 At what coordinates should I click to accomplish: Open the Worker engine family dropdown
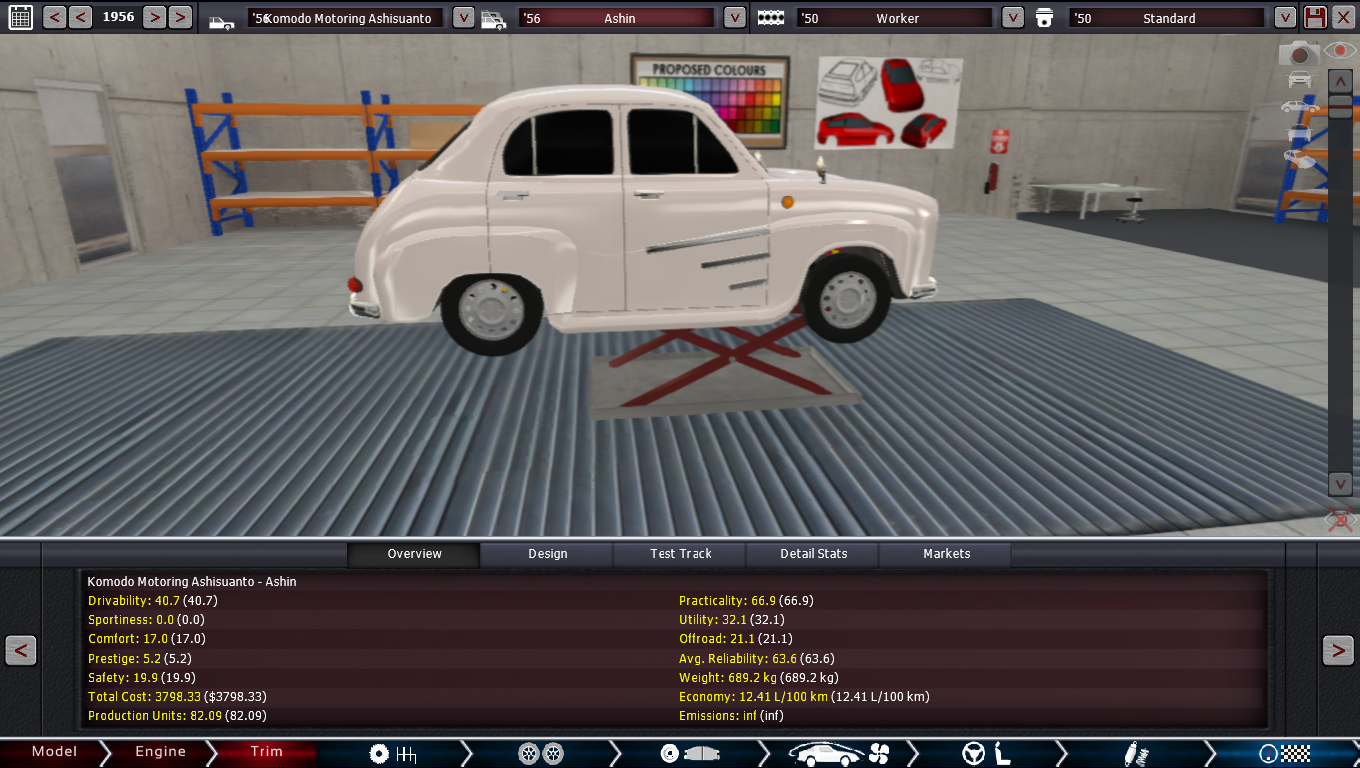(1013, 17)
